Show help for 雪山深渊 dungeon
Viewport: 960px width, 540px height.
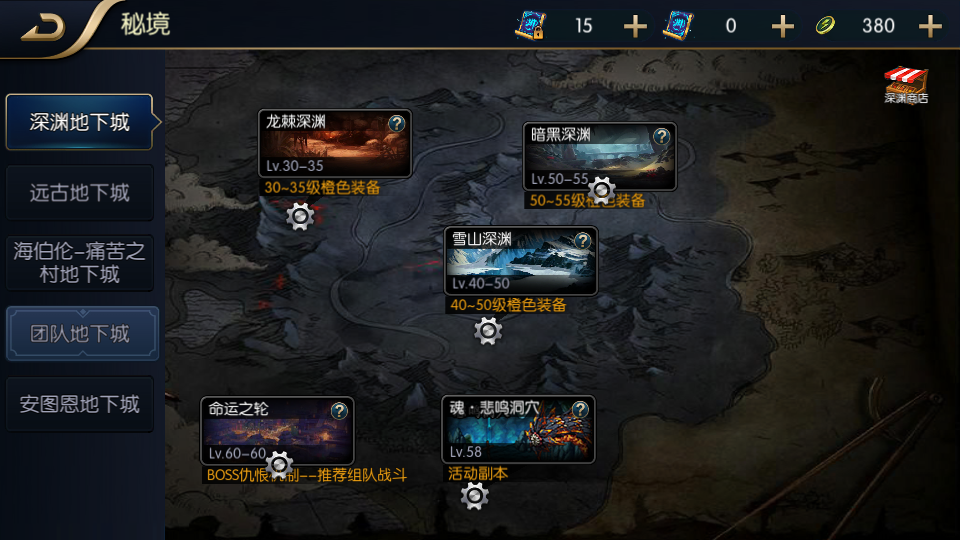[582, 240]
